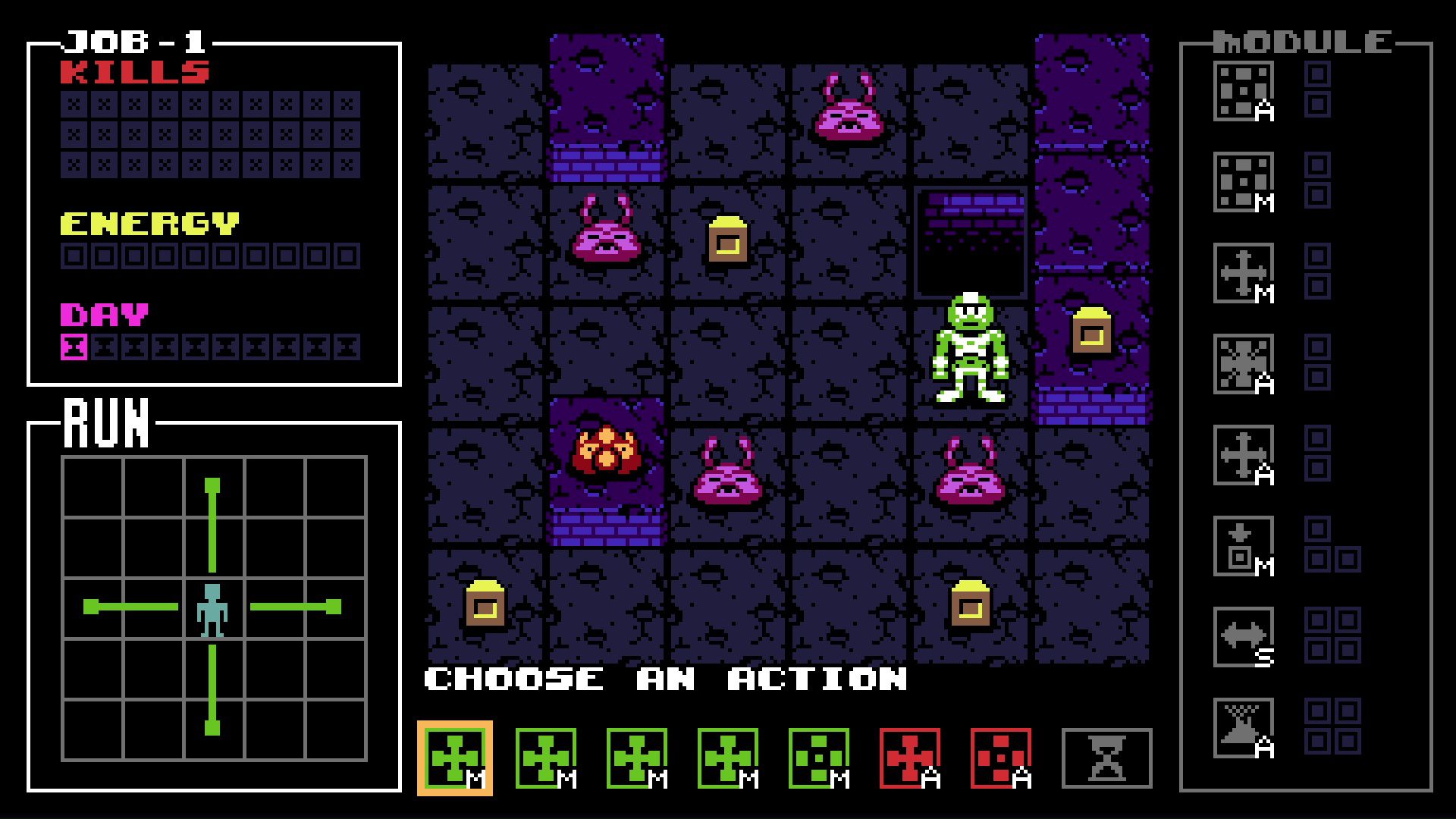Click the grey hourglass wait action
1456x819 pixels.
point(1106,758)
